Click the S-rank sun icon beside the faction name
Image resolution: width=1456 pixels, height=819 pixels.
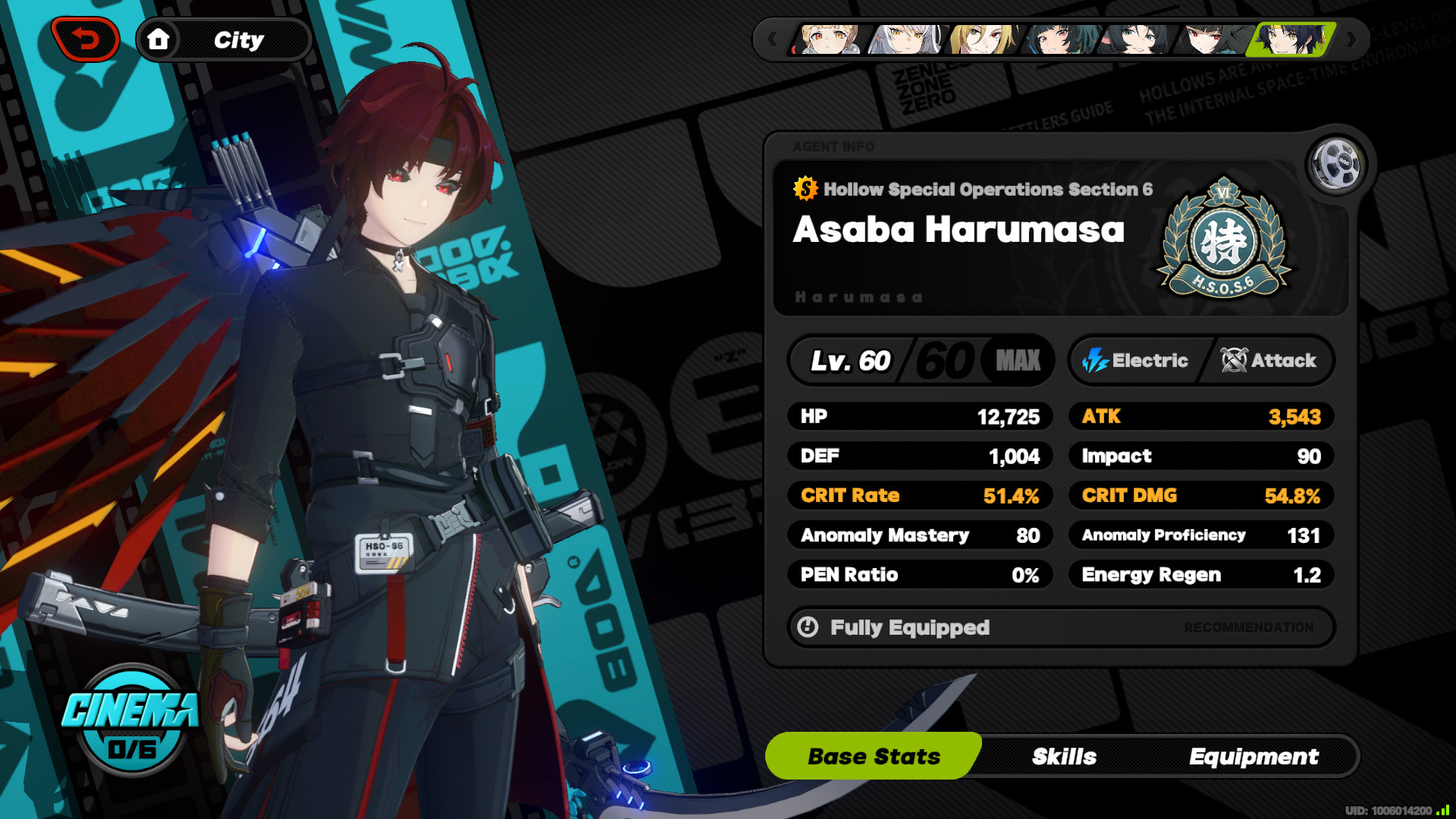(x=804, y=190)
